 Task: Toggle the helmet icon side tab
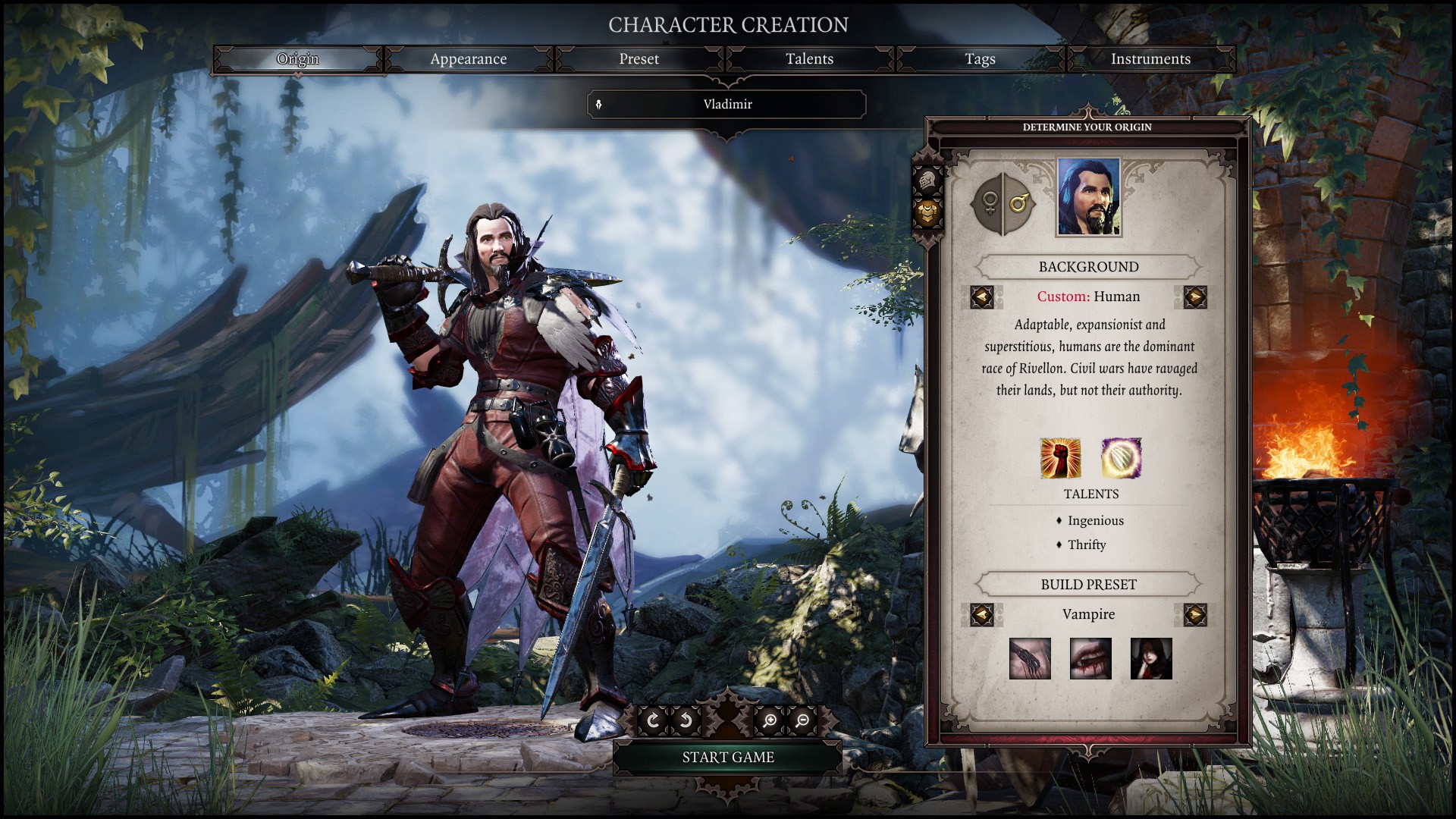coord(927,181)
